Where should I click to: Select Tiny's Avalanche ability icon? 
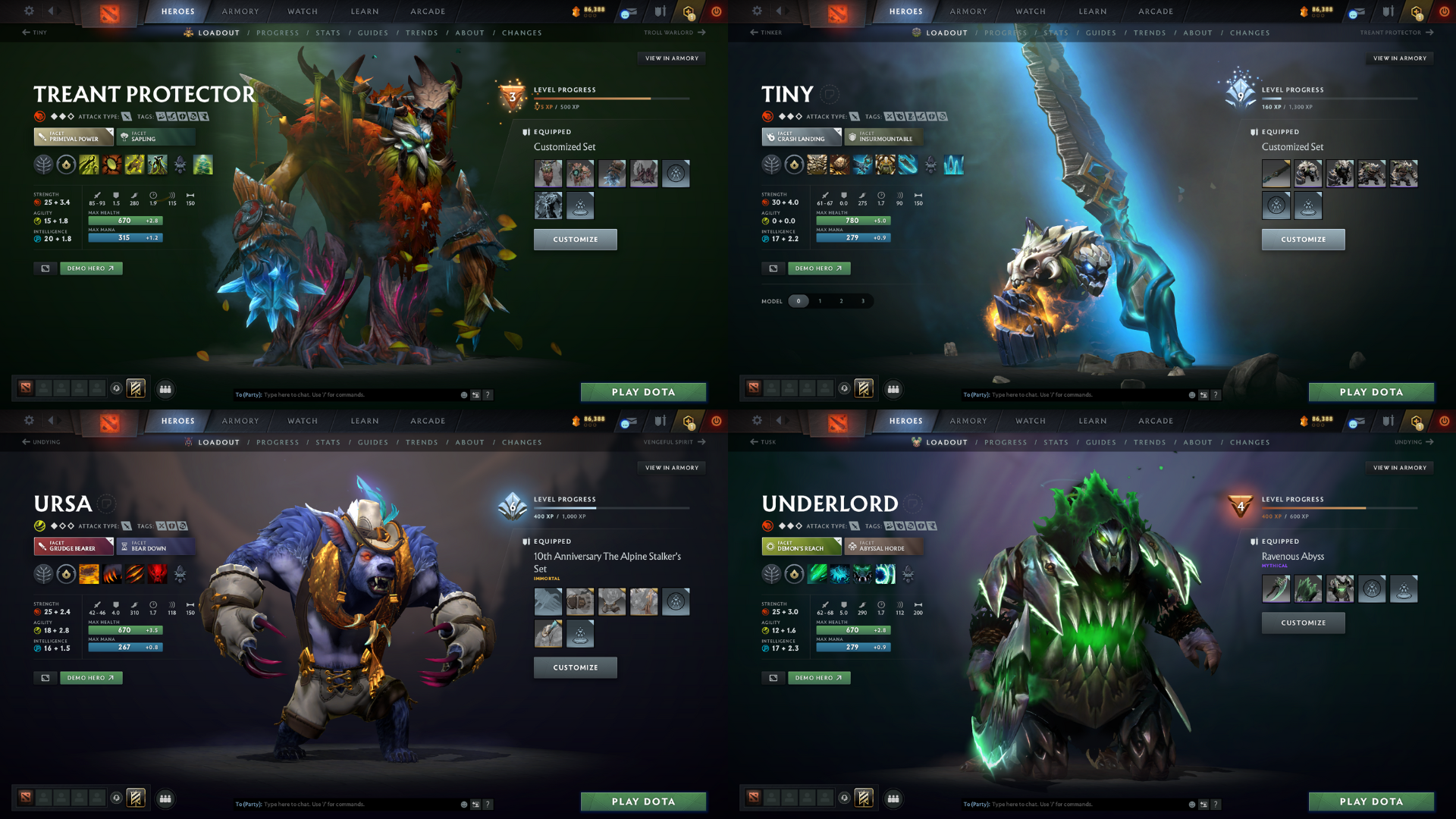pos(817,165)
